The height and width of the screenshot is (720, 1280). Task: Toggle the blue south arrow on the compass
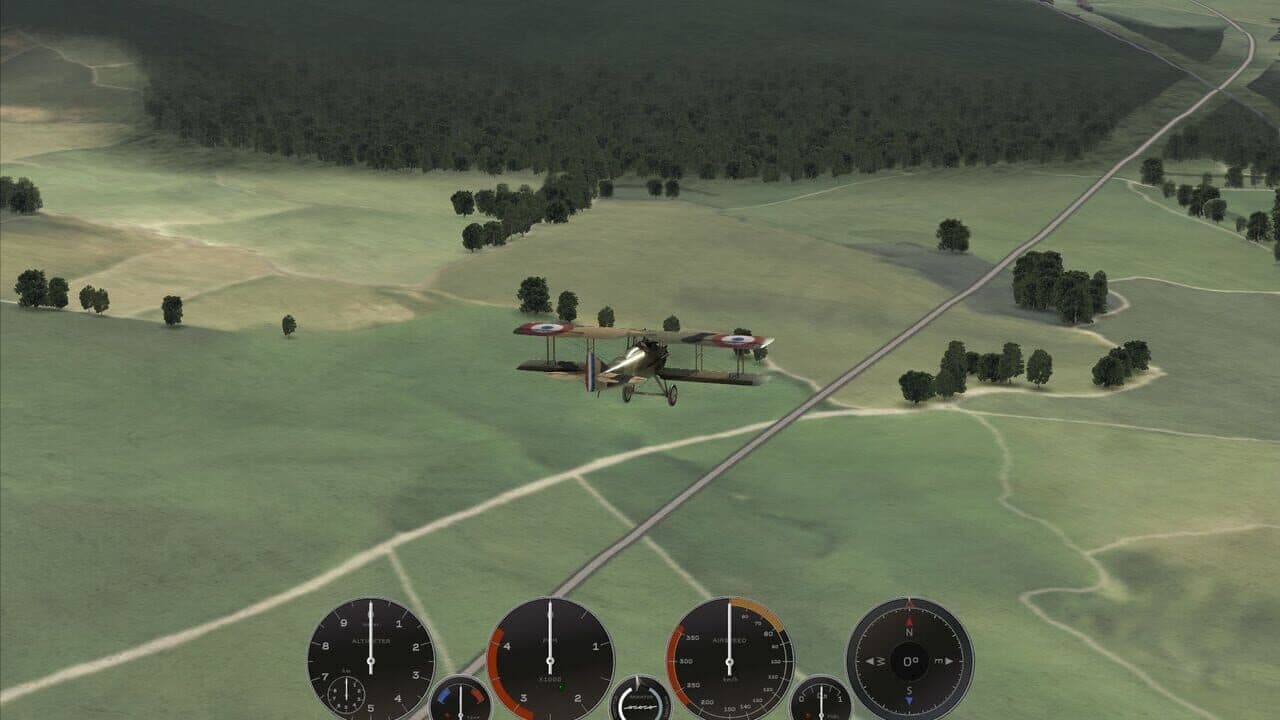[910, 698]
